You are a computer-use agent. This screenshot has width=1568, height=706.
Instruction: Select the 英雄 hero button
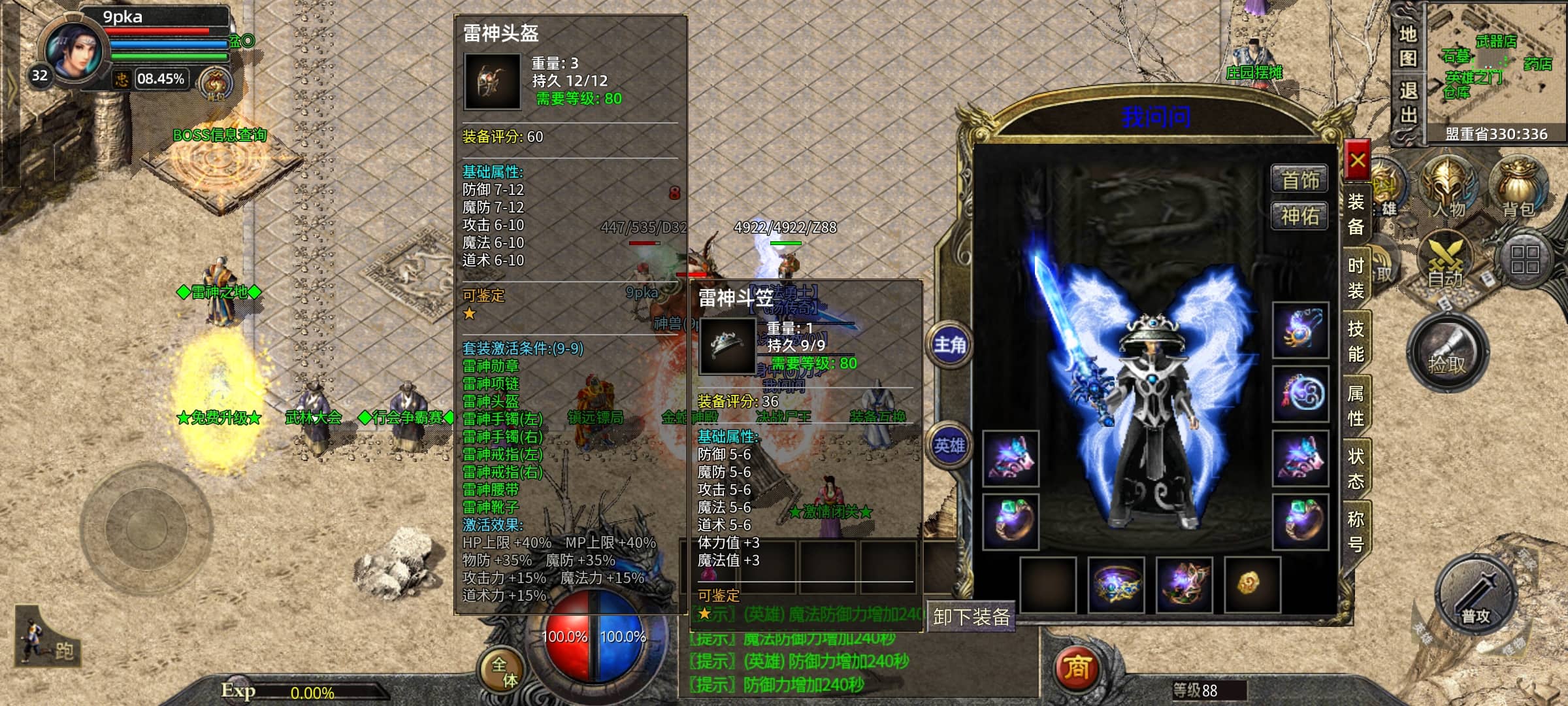949,446
